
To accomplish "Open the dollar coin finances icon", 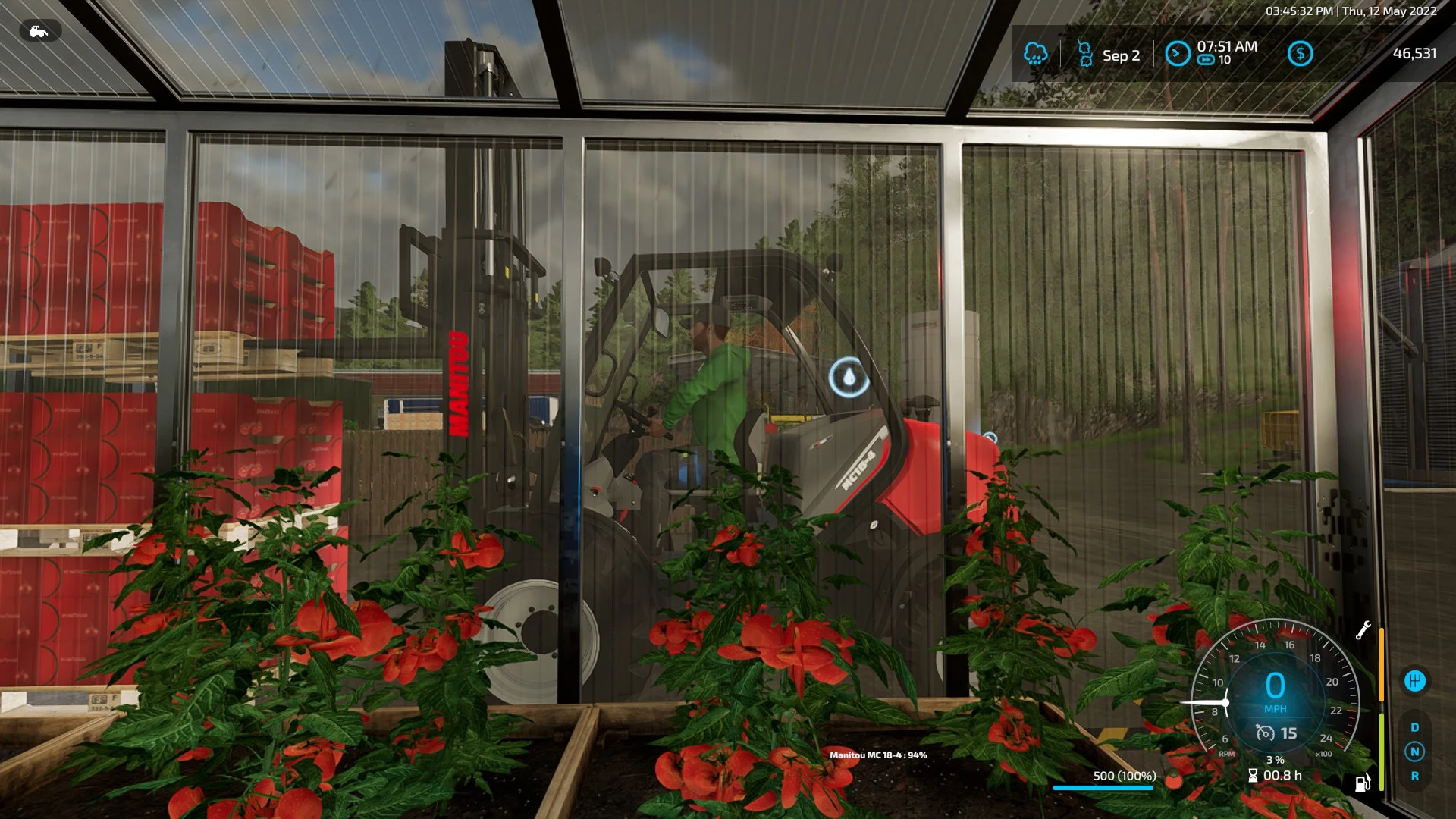I will pyautogui.click(x=1301, y=54).
